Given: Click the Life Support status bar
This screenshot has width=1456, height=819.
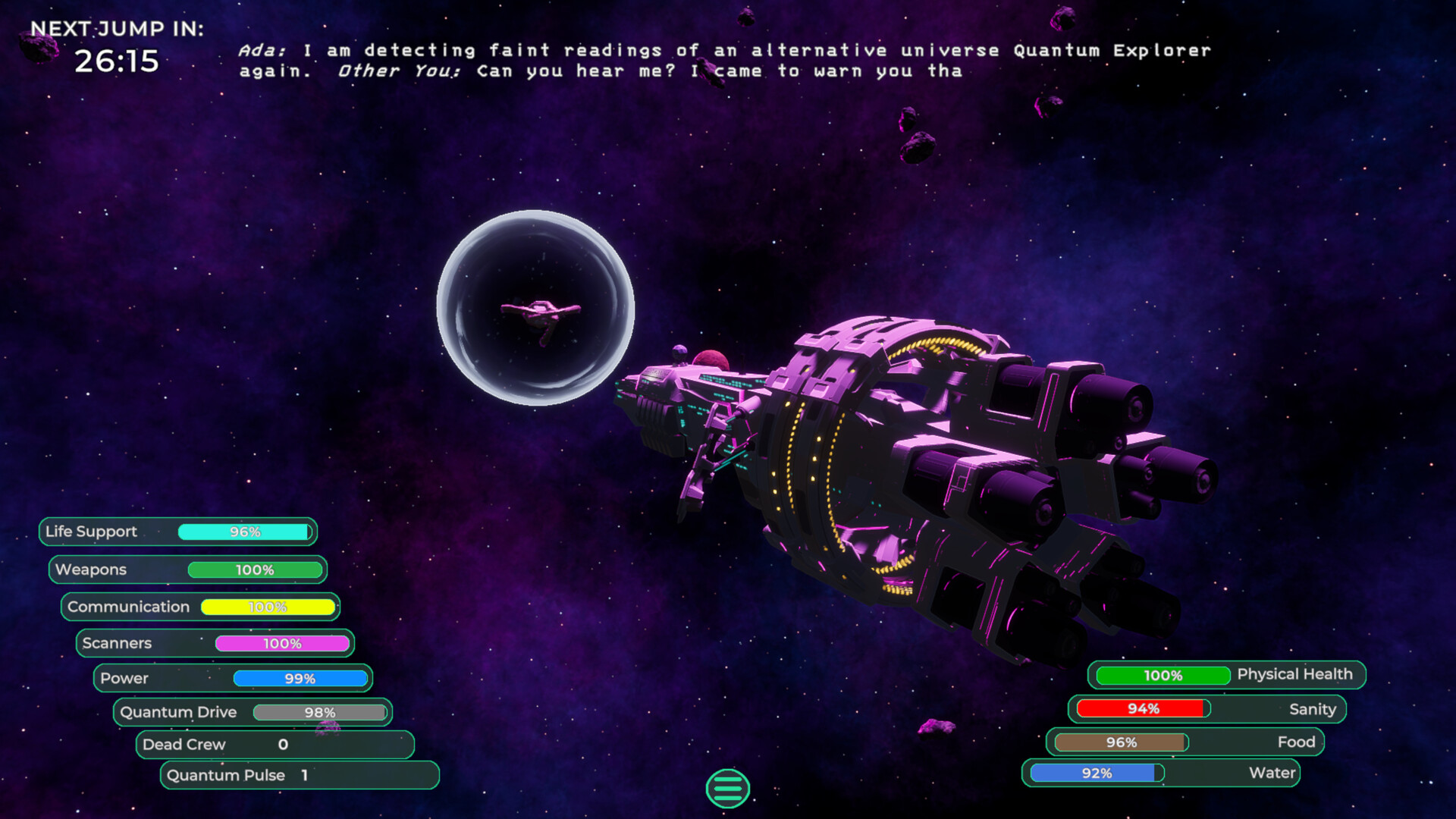Looking at the screenshot, I should (x=177, y=532).
